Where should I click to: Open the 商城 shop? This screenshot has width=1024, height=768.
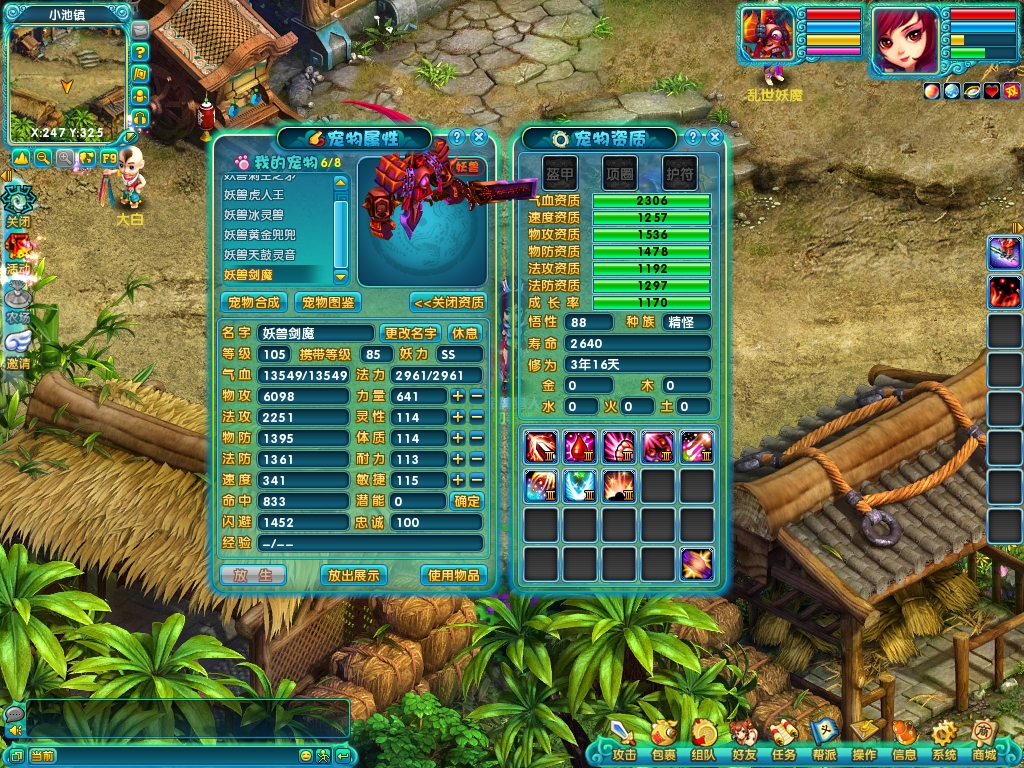[x=983, y=741]
